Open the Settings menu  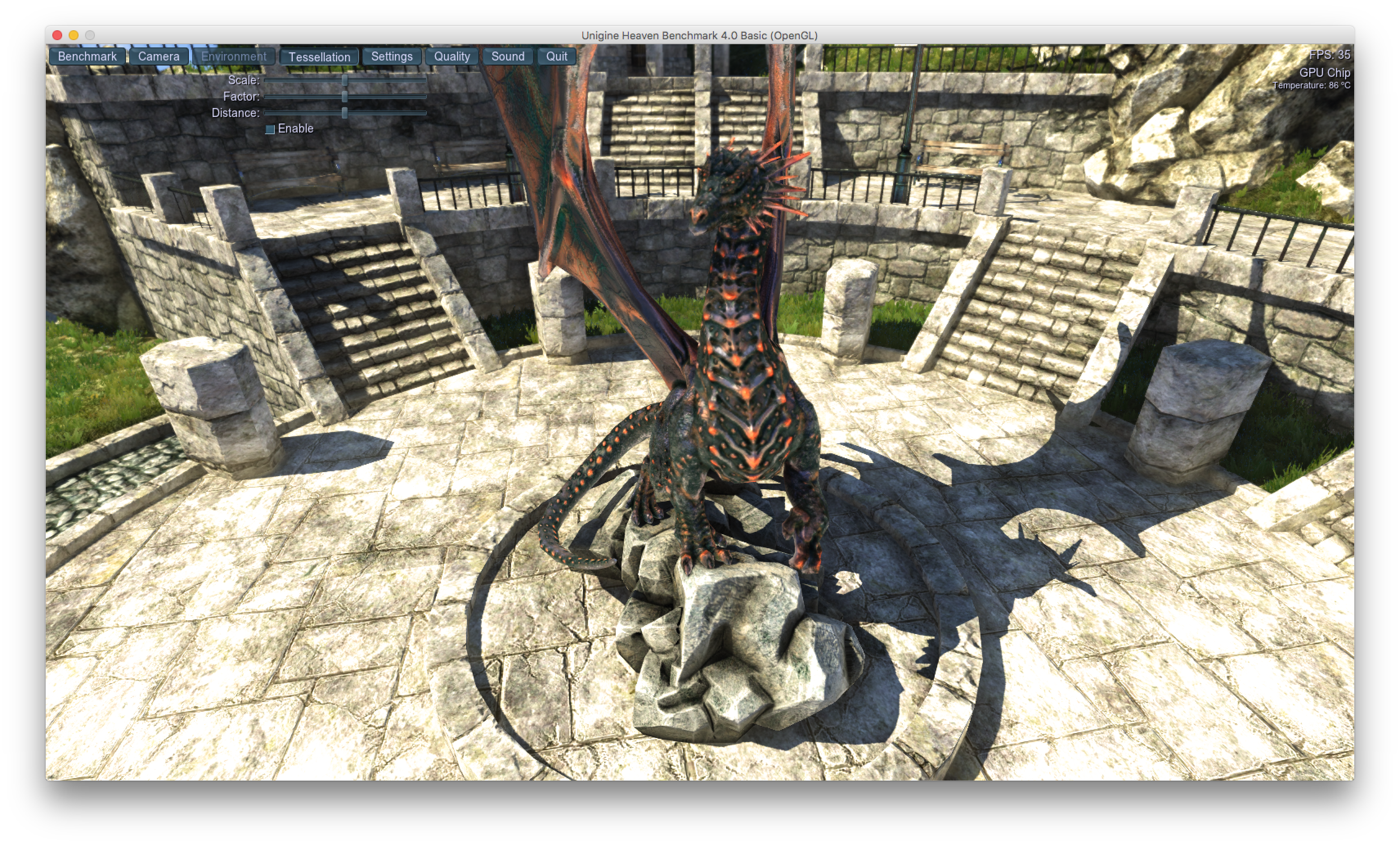(x=391, y=56)
